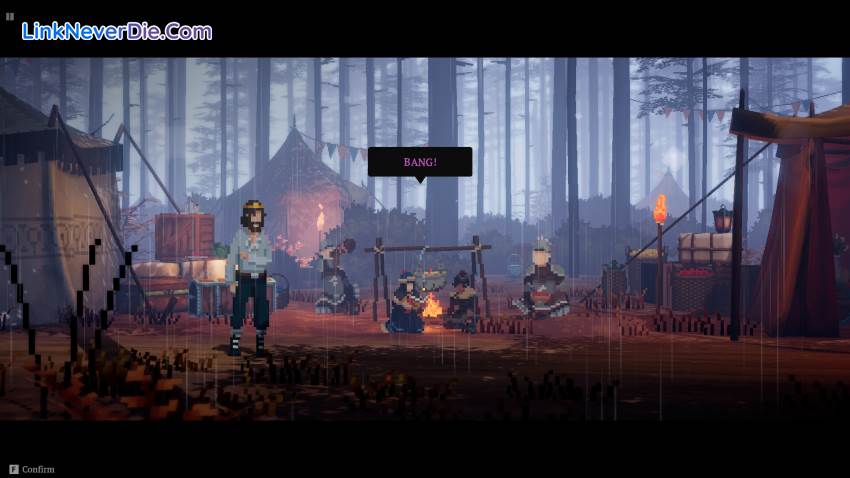850x478 pixels.
Task: Advance the "BANG!" speech bubble
Action: 419,162
